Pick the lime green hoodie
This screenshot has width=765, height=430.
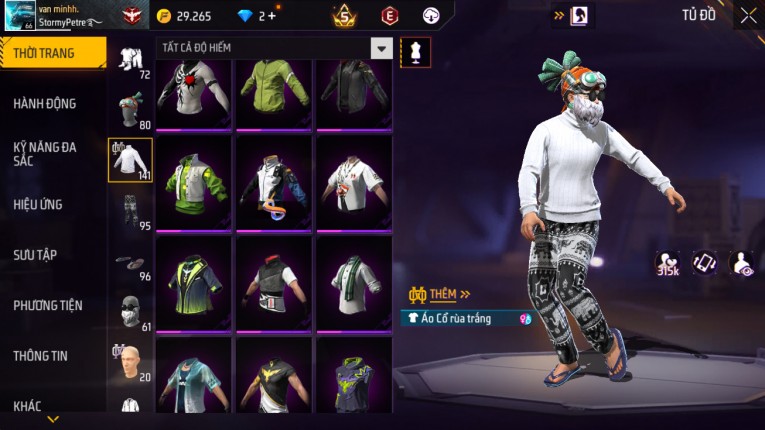pos(275,92)
